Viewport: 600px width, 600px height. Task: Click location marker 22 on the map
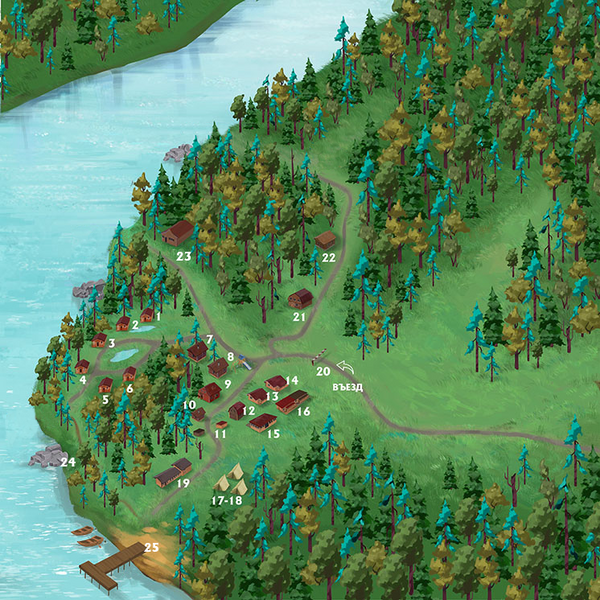(327, 256)
